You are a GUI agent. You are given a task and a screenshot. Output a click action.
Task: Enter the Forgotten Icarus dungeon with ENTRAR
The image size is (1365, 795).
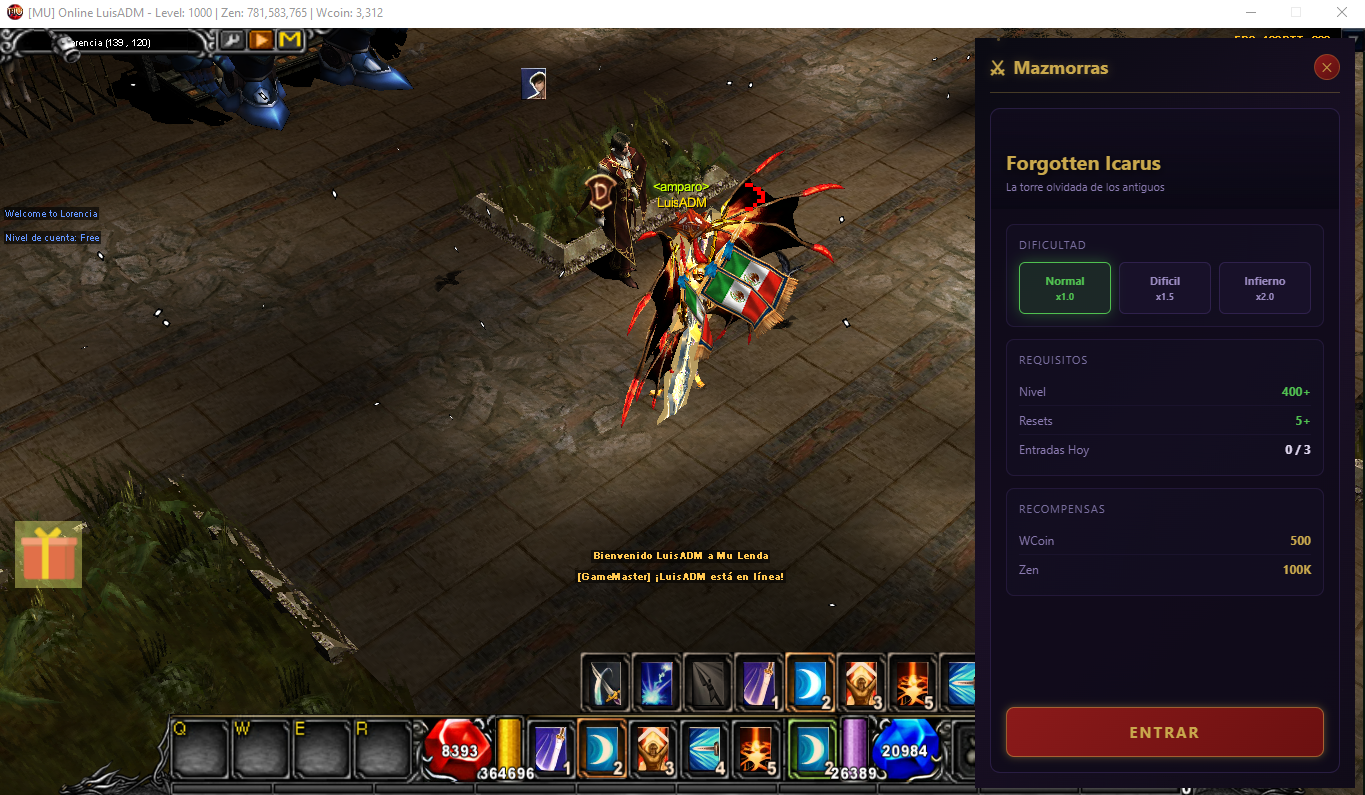pyautogui.click(x=1164, y=732)
